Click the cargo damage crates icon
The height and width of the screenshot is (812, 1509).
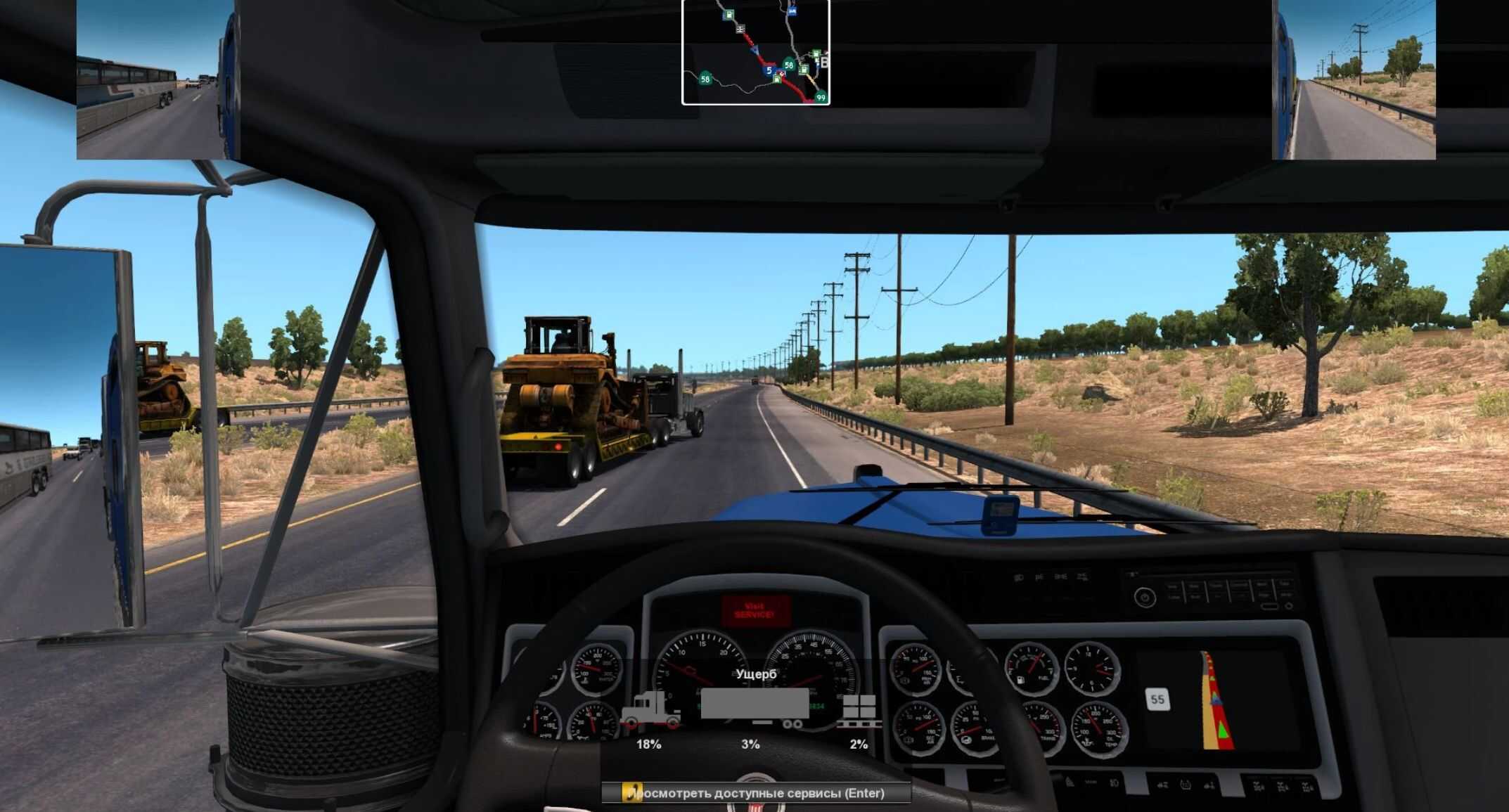point(859,711)
